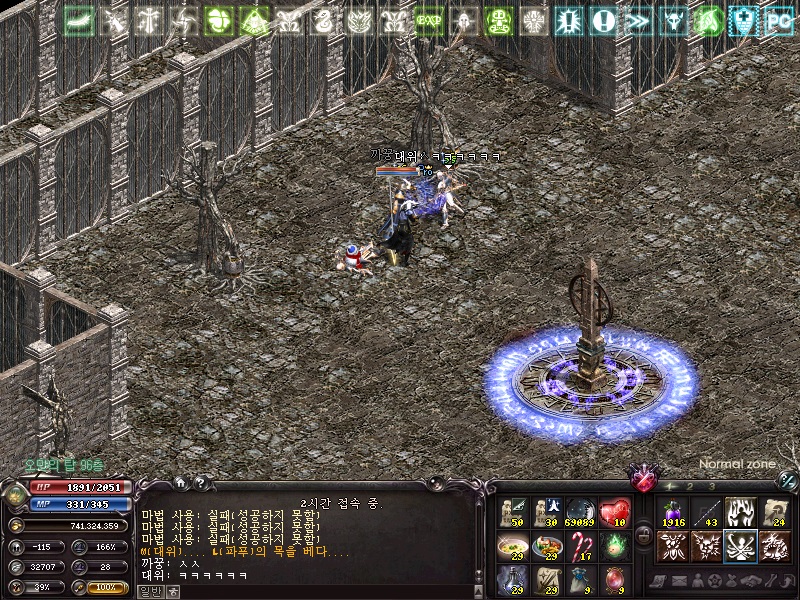
Task: Select the red egg item slot
Action: [x=614, y=580]
